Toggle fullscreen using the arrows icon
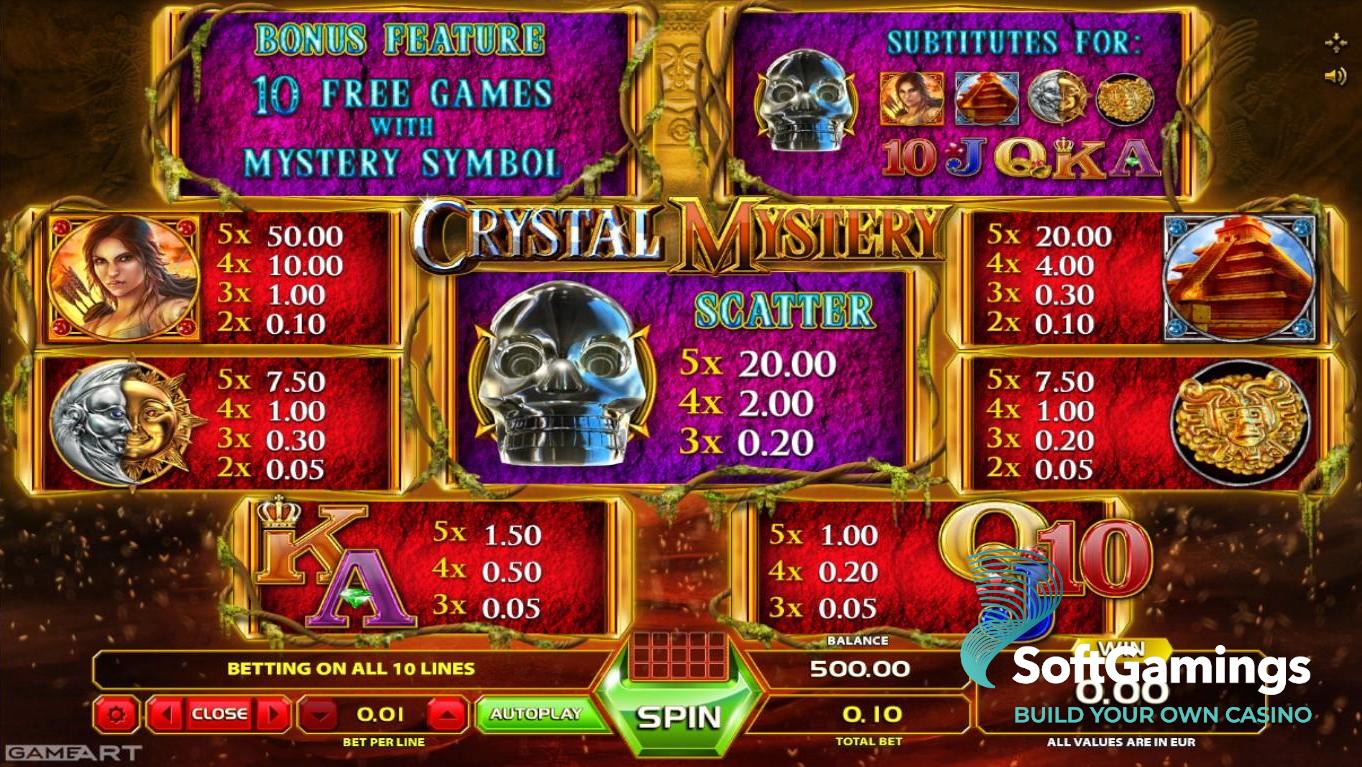The image size is (1362, 767). (x=1336, y=41)
